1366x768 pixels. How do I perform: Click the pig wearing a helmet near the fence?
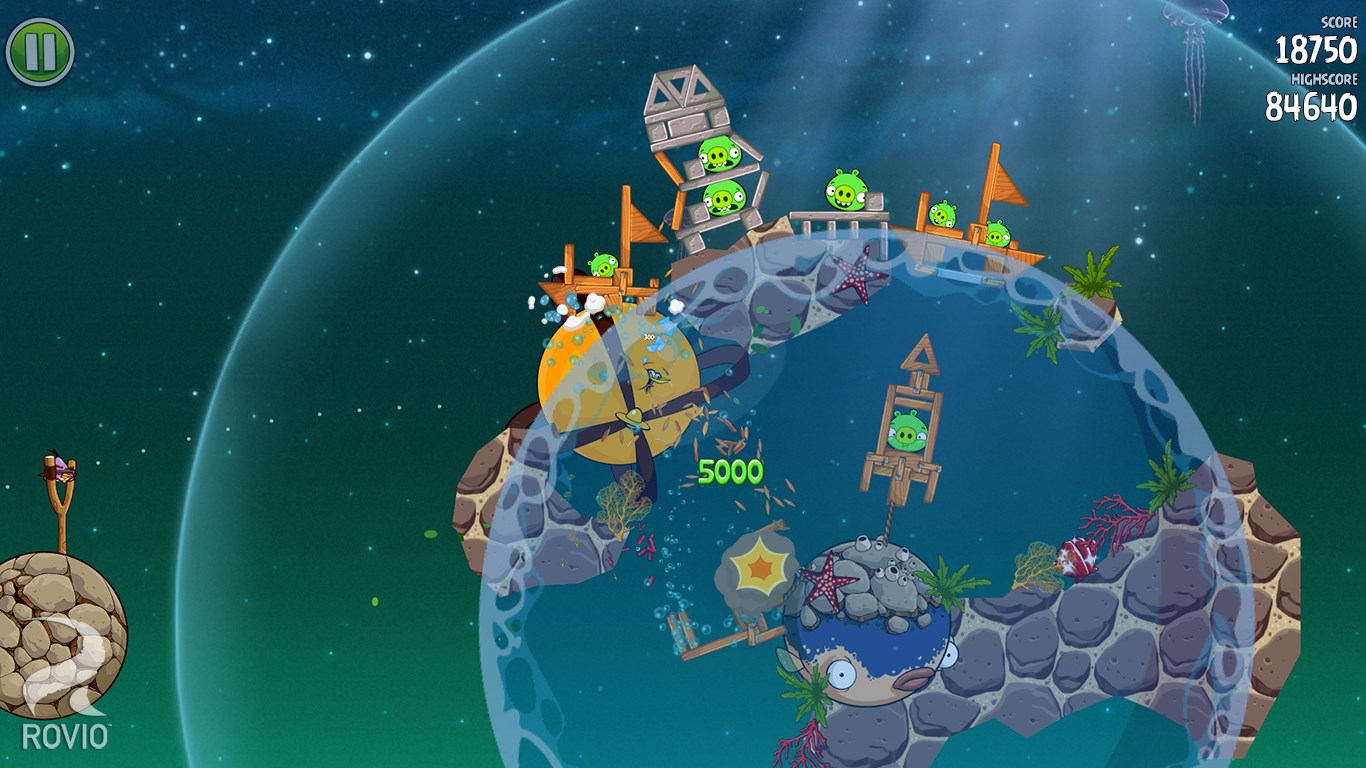pyautogui.click(x=845, y=192)
